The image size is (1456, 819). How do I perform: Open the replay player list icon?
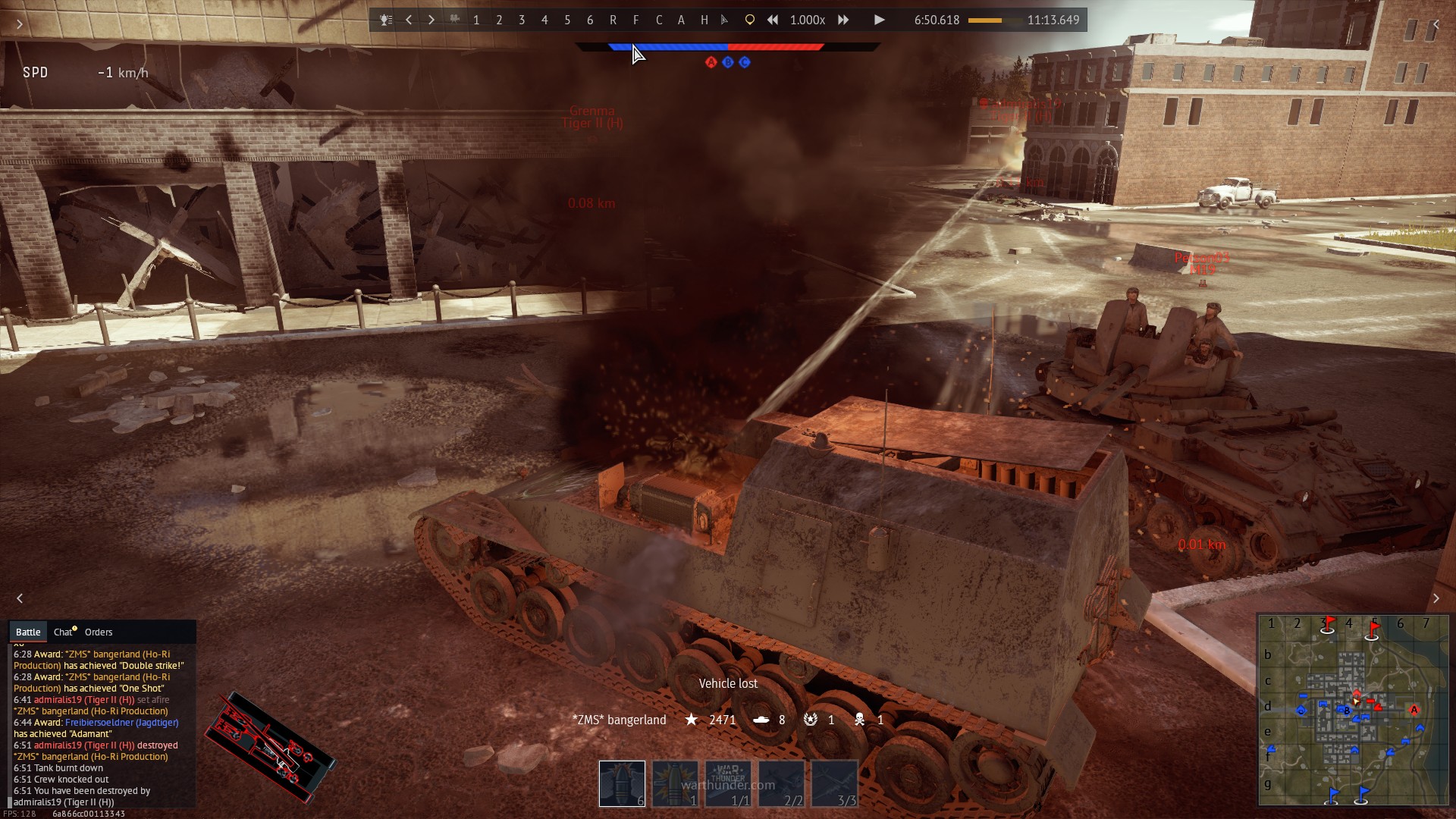(x=386, y=20)
